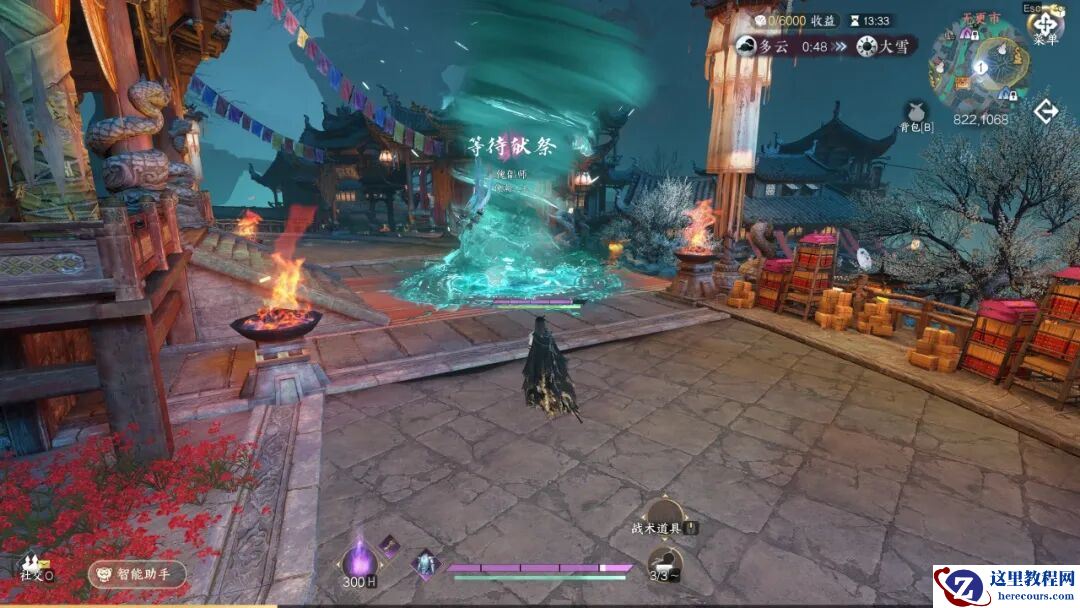Activate the small purple weapon diamond icon
This screenshot has height=608, width=1080.
(389, 545)
